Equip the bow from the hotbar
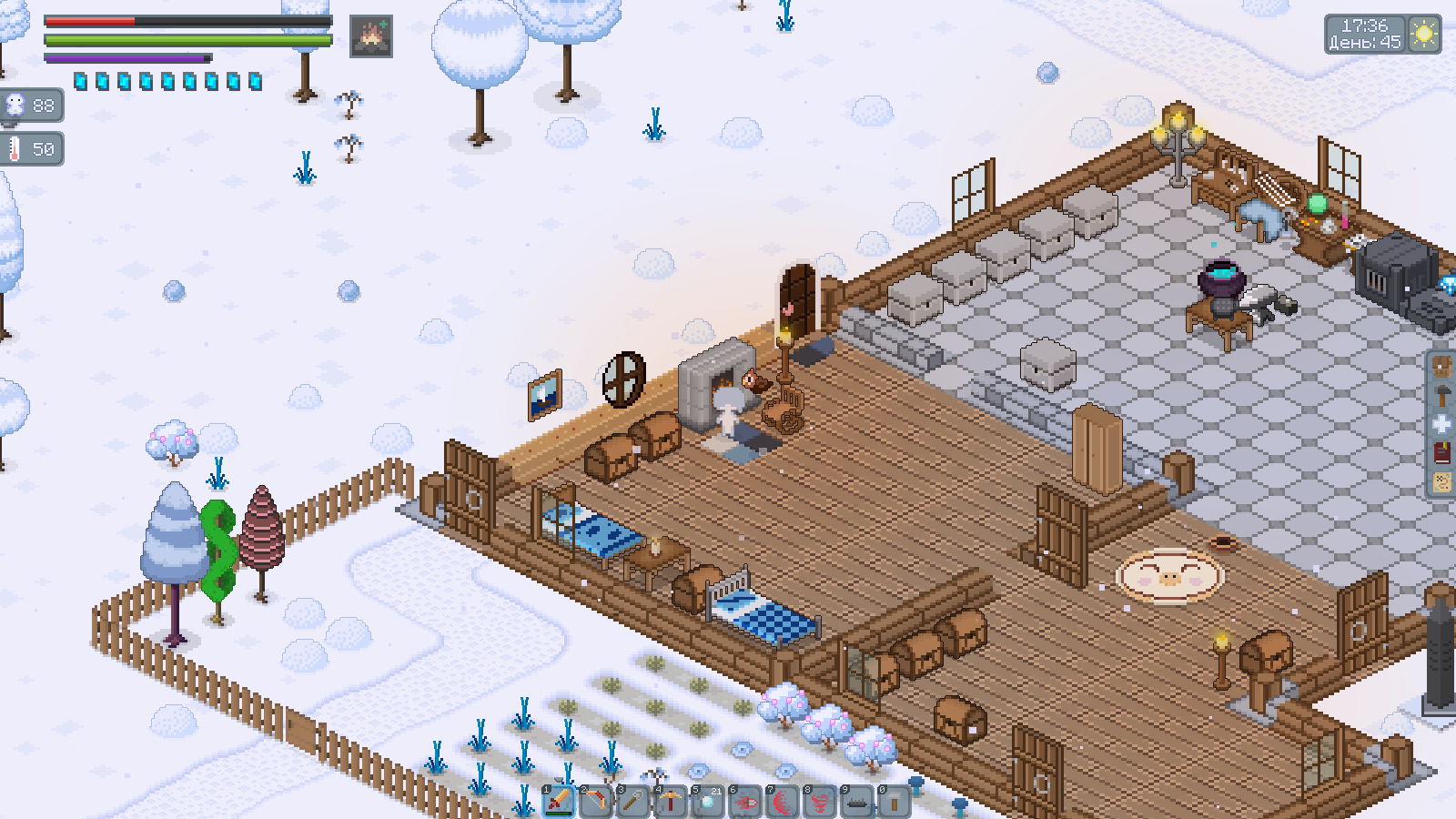This screenshot has height=819, width=1456. click(596, 802)
